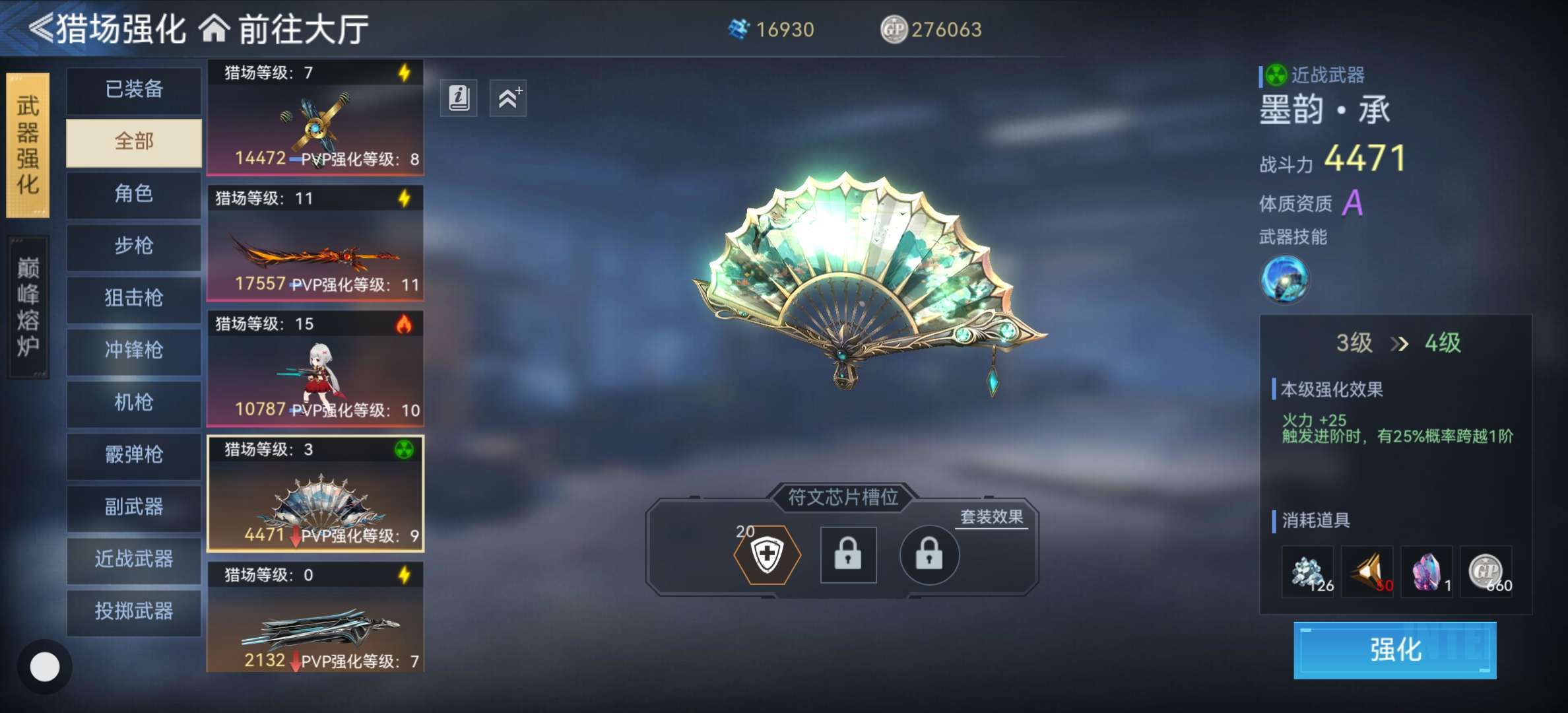Go to the lobby via 前往大厅
The image size is (1568, 713).
pos(284,29)
